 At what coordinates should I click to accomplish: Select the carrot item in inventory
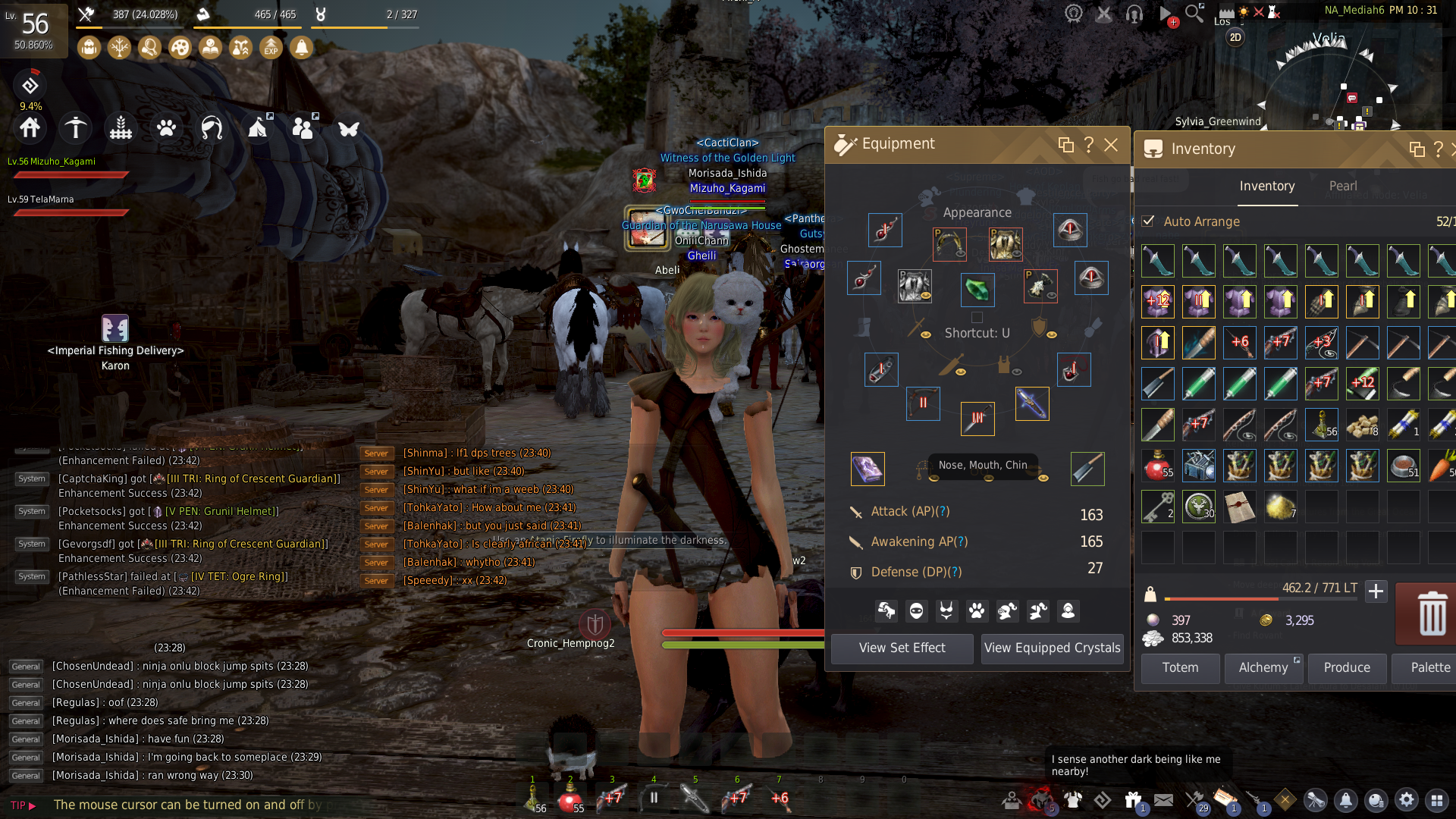(1442, 466)
